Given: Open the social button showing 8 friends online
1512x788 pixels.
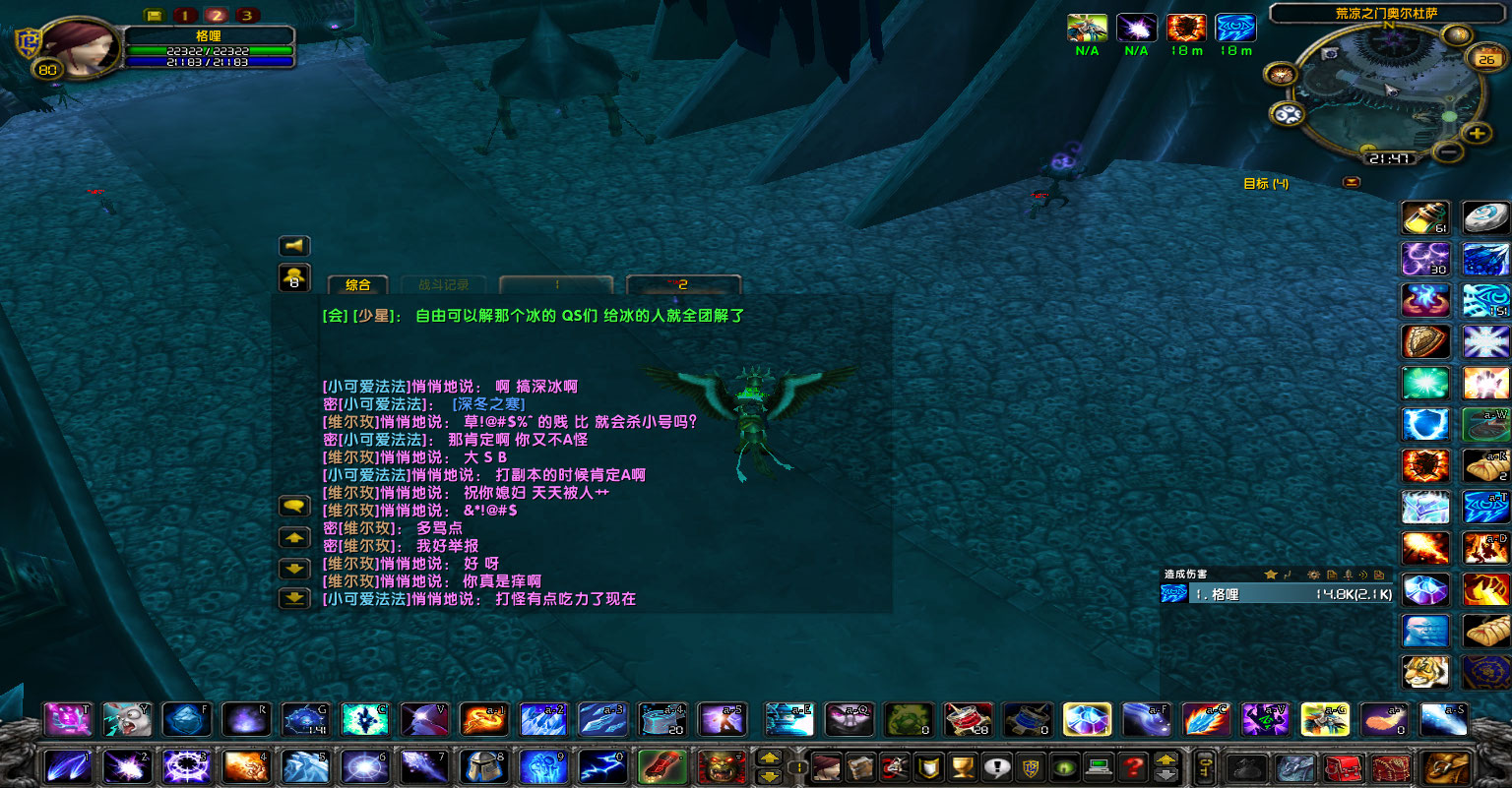Looking at the screenshot, I should pyautogui.click(x=293, y=278).
